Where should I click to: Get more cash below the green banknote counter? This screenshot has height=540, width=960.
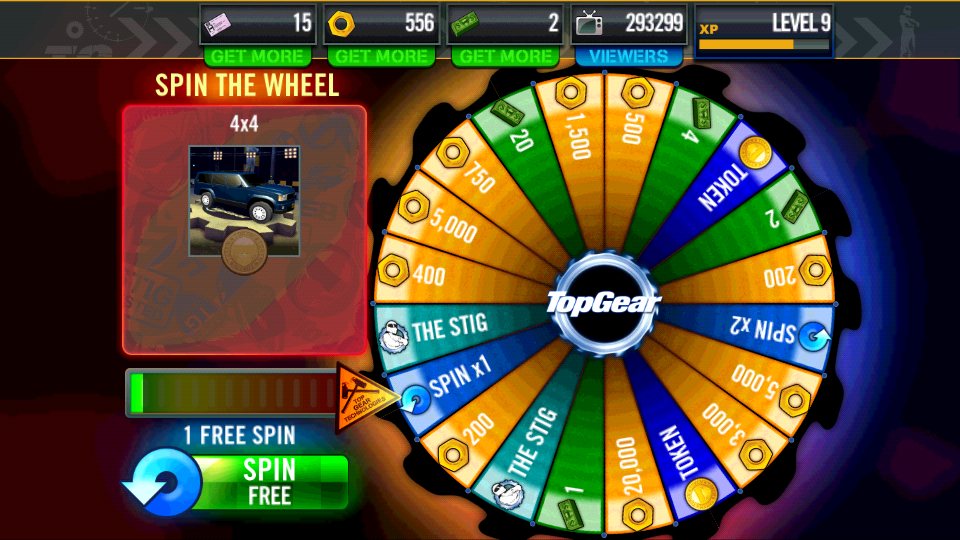[x=505, y=57]
